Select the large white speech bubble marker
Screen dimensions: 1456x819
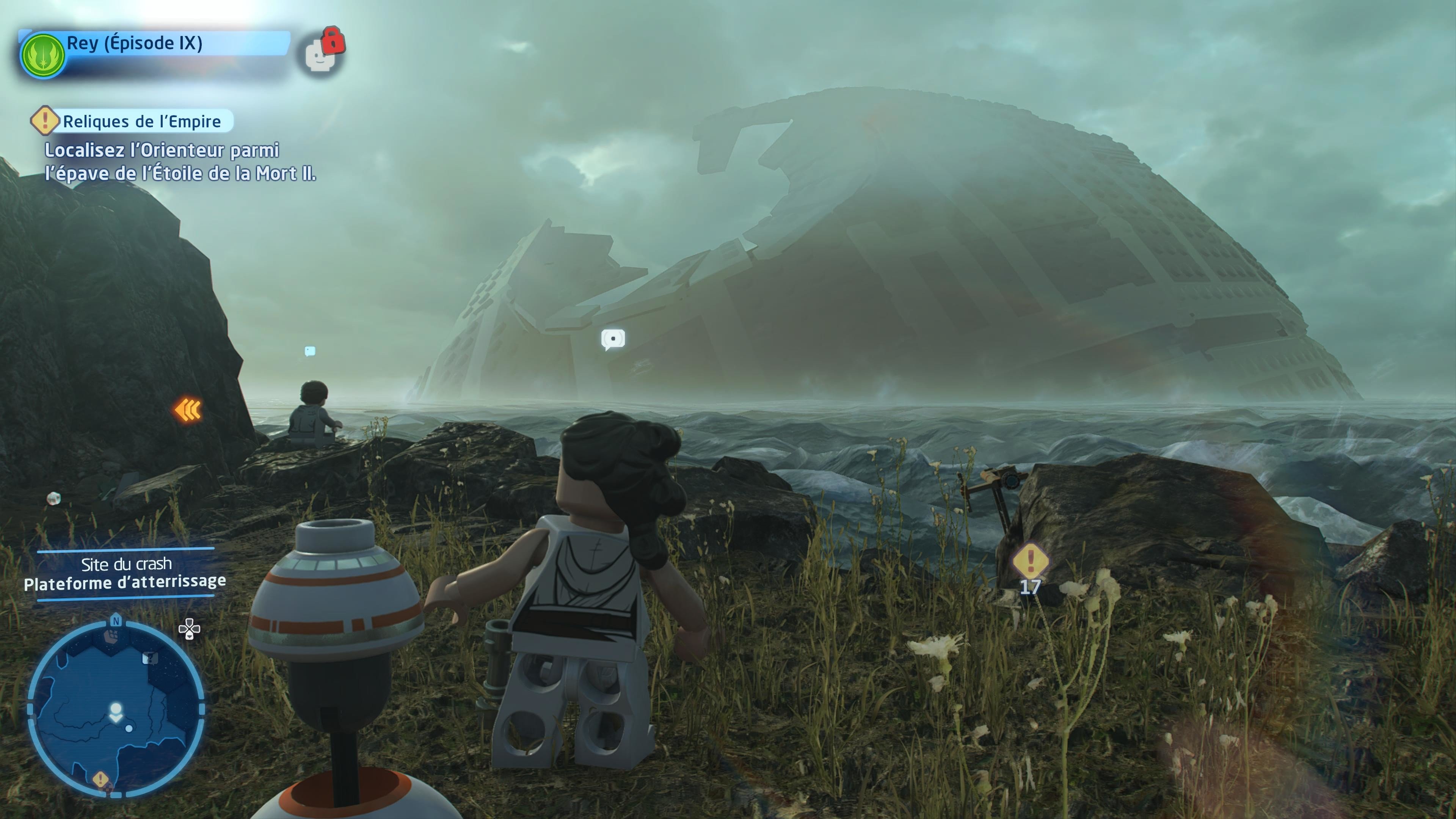[613, 339]
